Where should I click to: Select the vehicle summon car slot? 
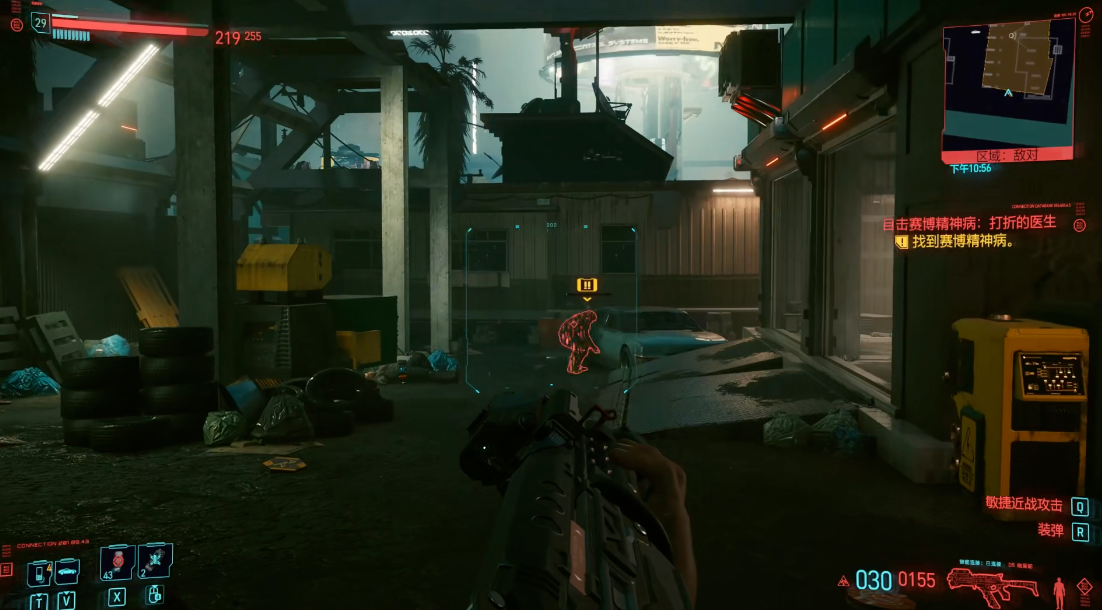(x=66, y=572)
